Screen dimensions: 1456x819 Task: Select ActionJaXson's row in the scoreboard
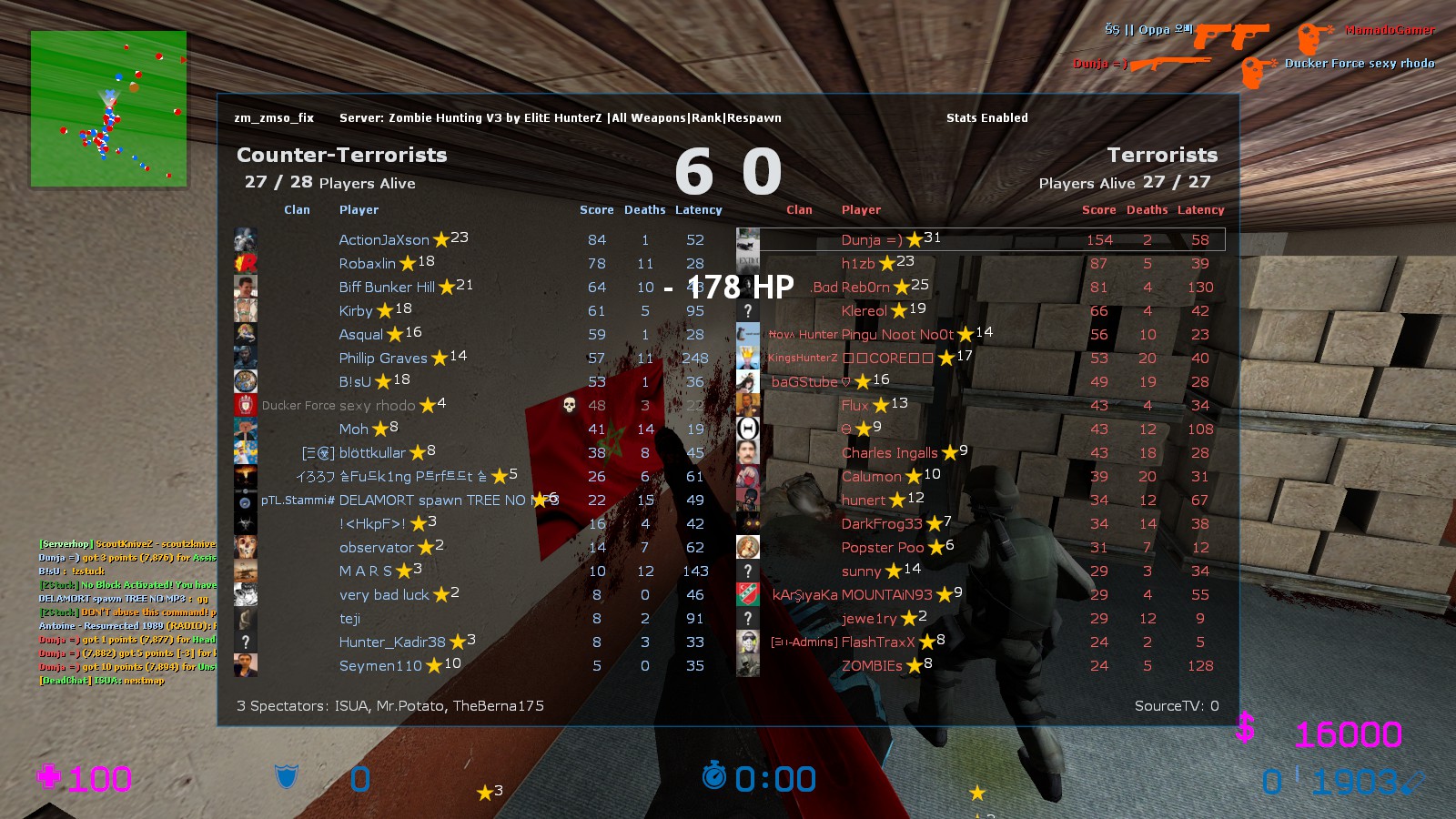[x=383, y=239]
